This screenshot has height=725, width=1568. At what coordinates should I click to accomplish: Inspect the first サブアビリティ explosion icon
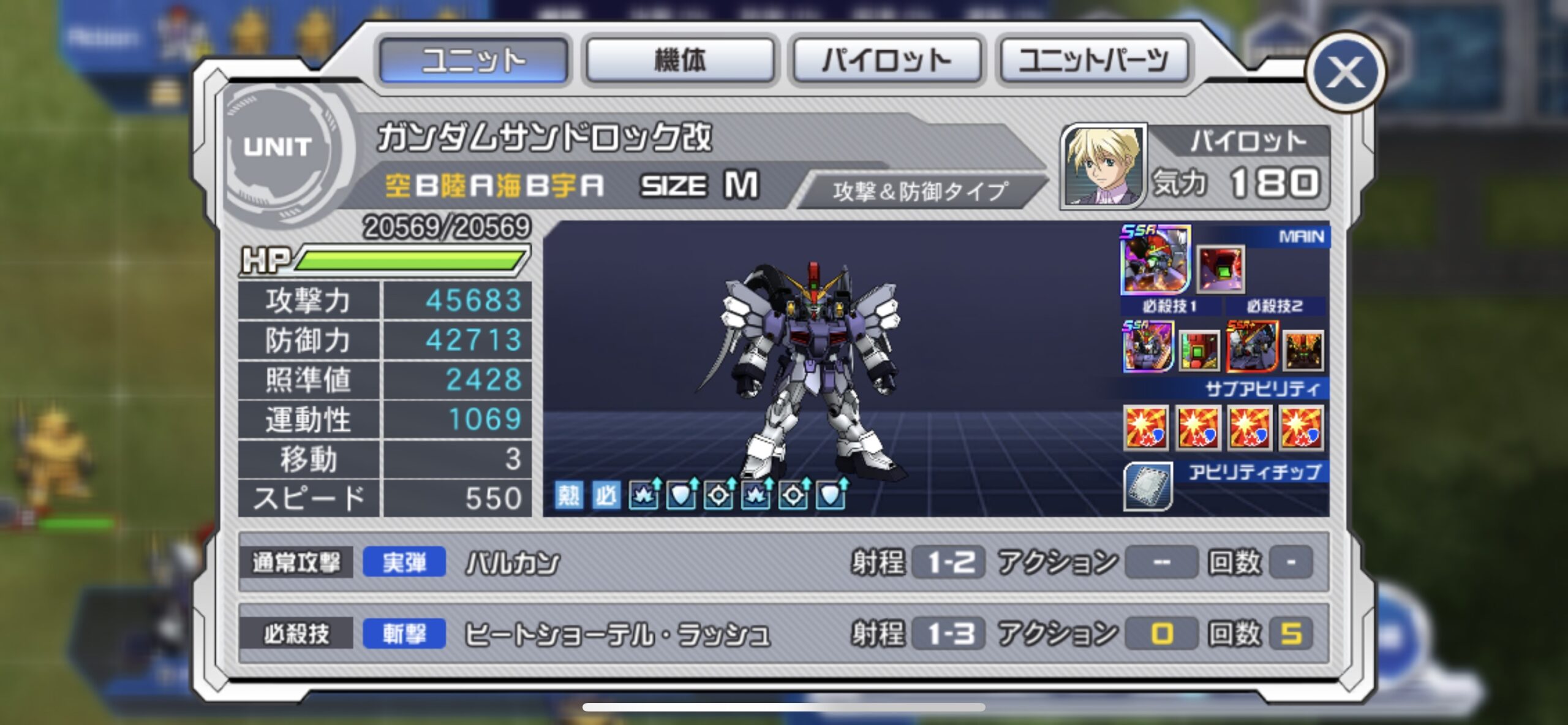pyautogui.click(x=1147, y=427)
